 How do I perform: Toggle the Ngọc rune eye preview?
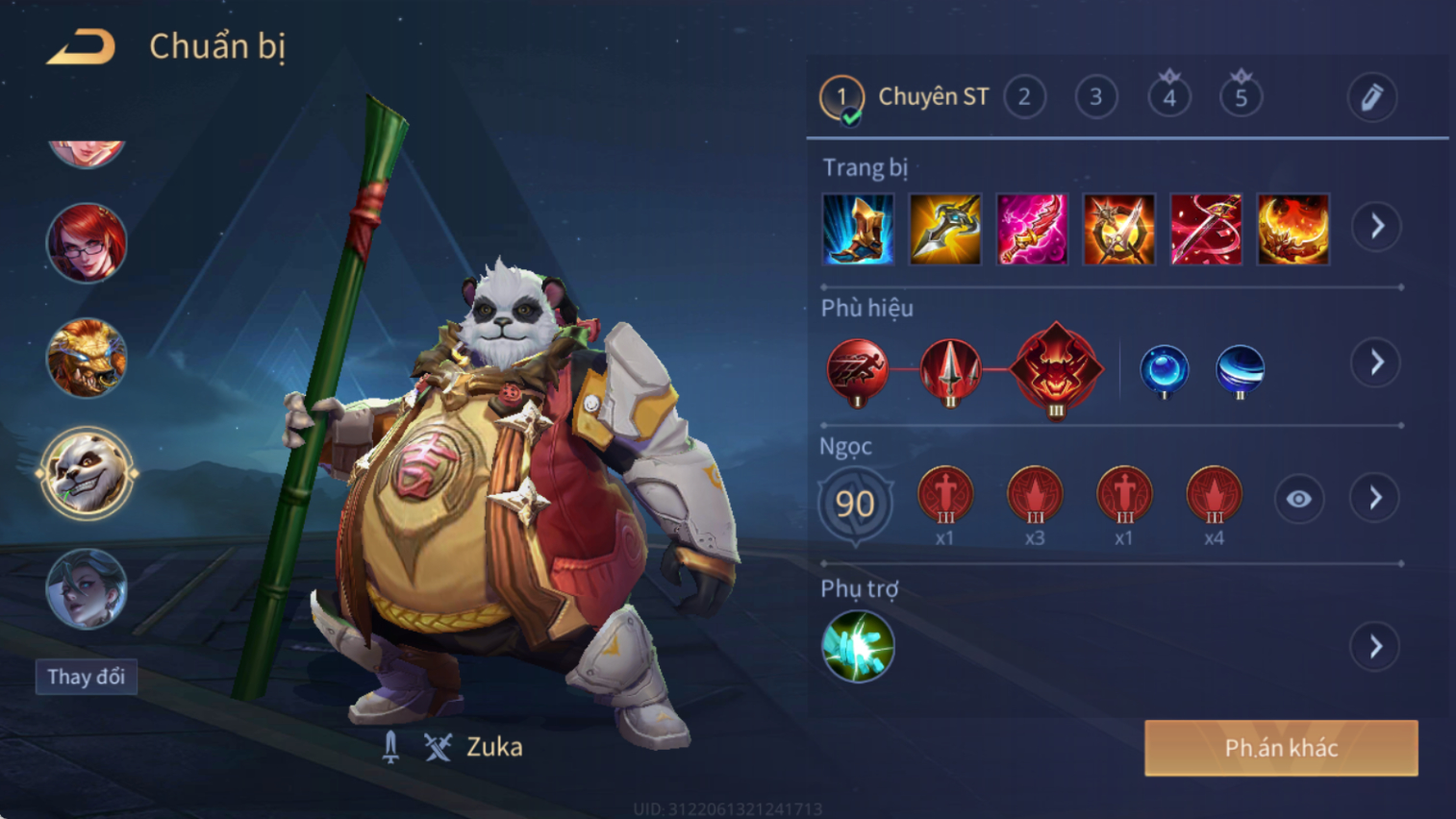coord(1298,499)
